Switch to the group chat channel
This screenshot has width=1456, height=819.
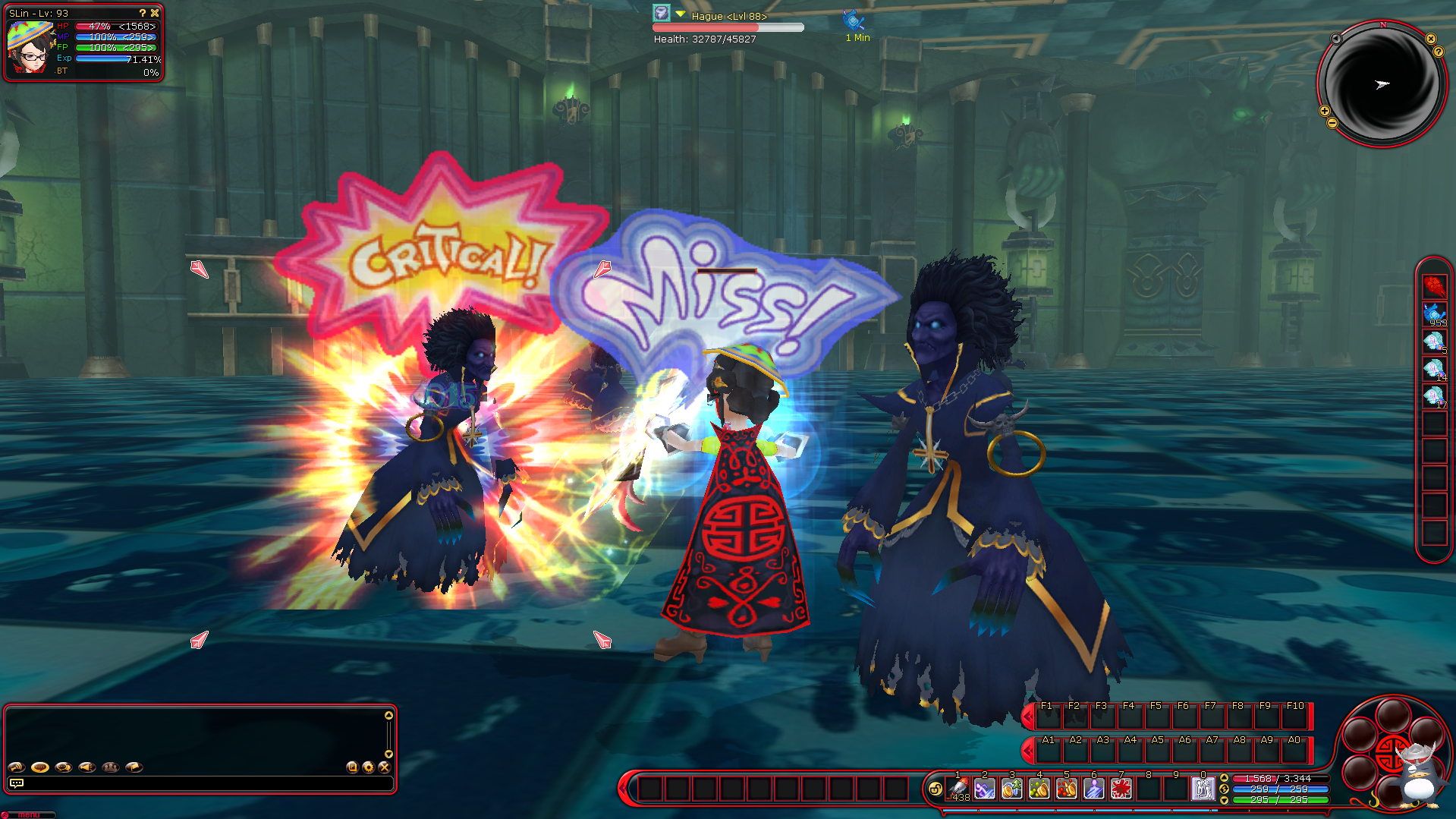click(x=111, y=767)
